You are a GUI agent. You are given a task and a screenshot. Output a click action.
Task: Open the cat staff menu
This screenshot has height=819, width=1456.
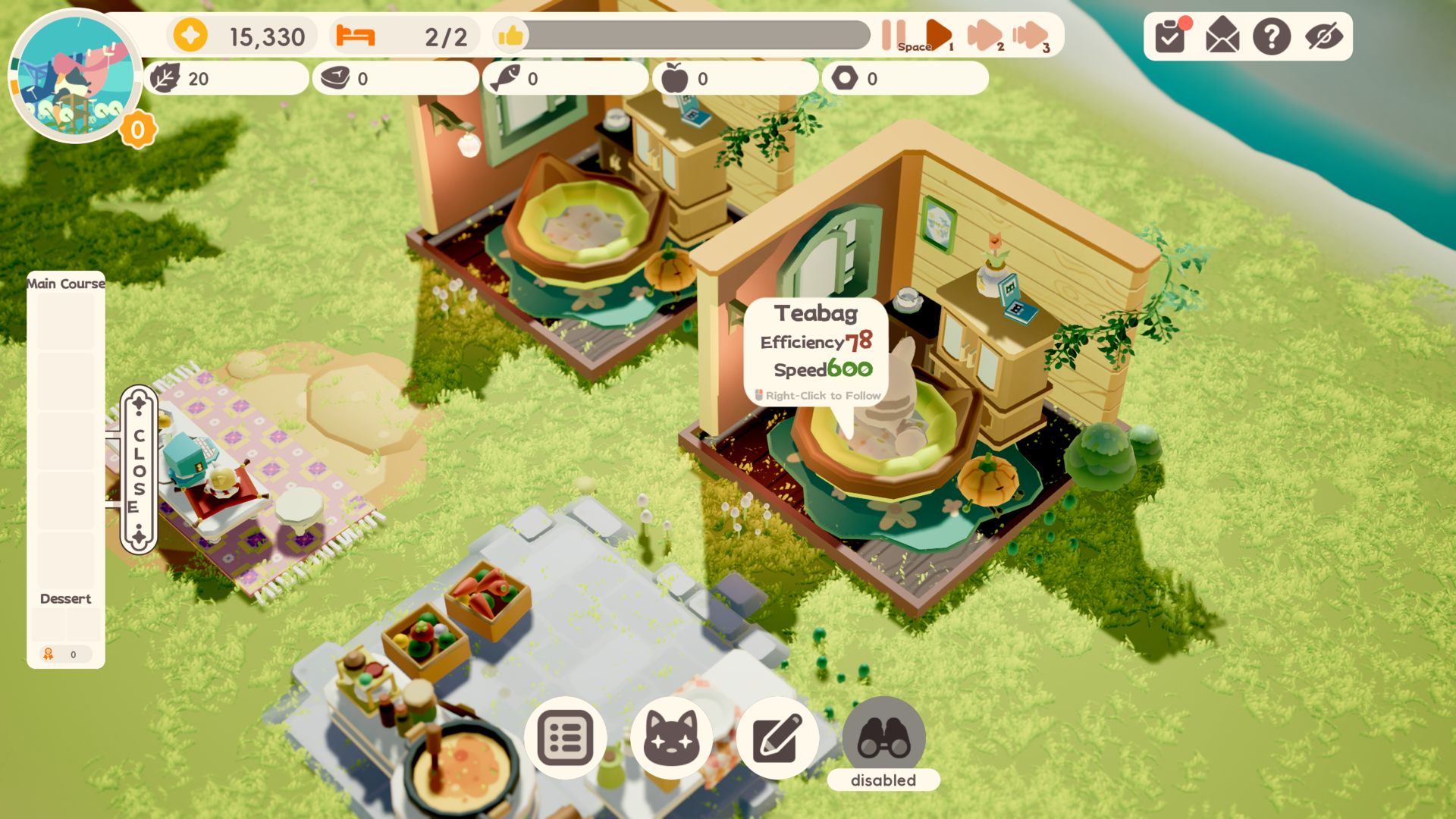(x=671, y=737)
